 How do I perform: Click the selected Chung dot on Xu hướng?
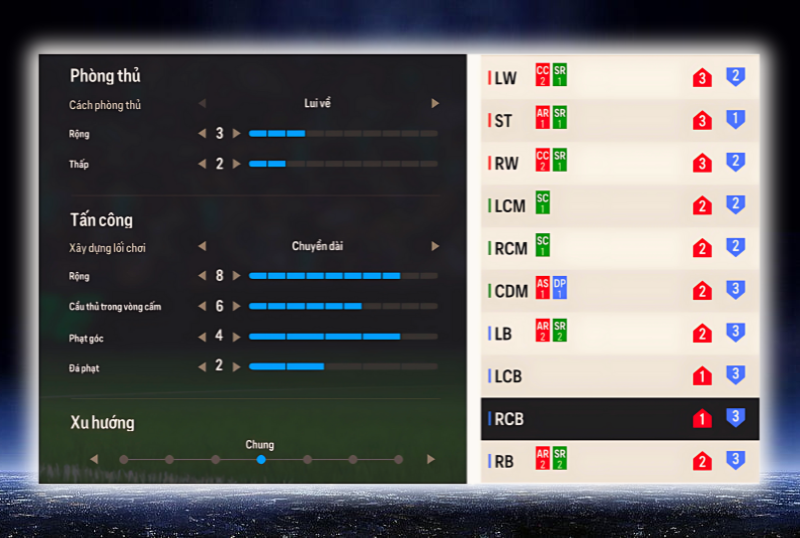click(260, 459)
